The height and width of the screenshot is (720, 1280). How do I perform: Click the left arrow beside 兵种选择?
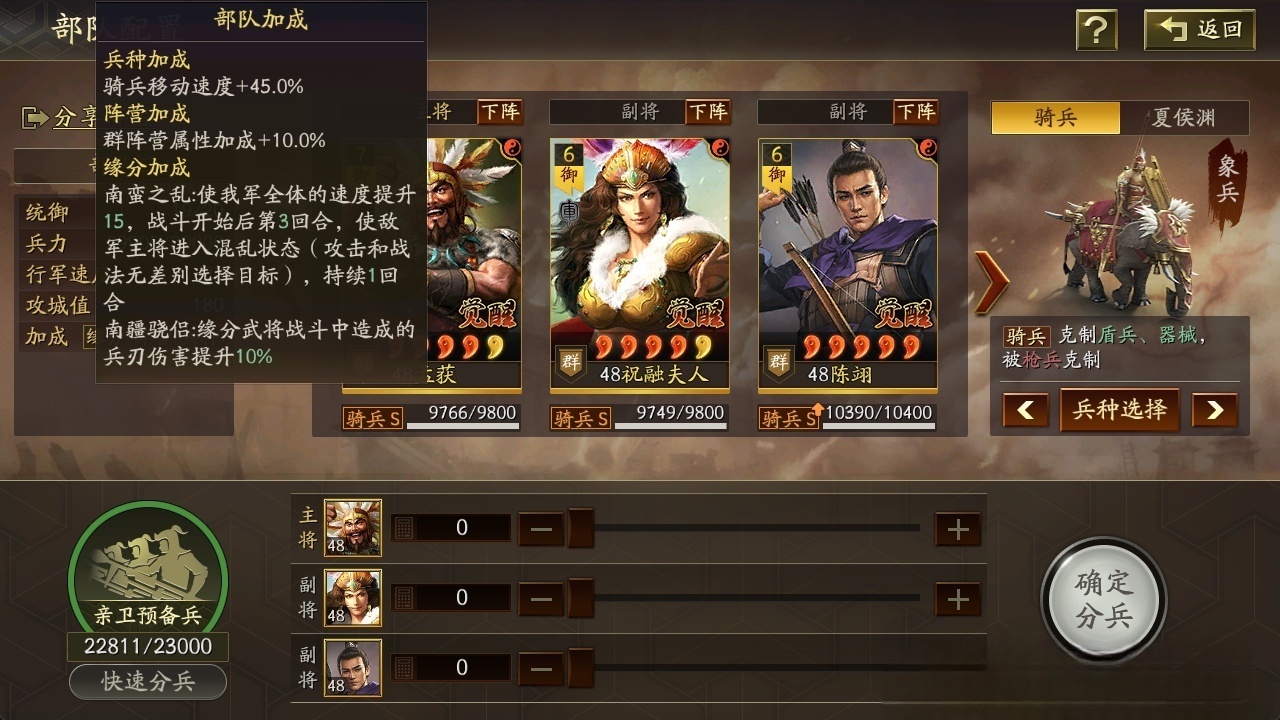1024,410
